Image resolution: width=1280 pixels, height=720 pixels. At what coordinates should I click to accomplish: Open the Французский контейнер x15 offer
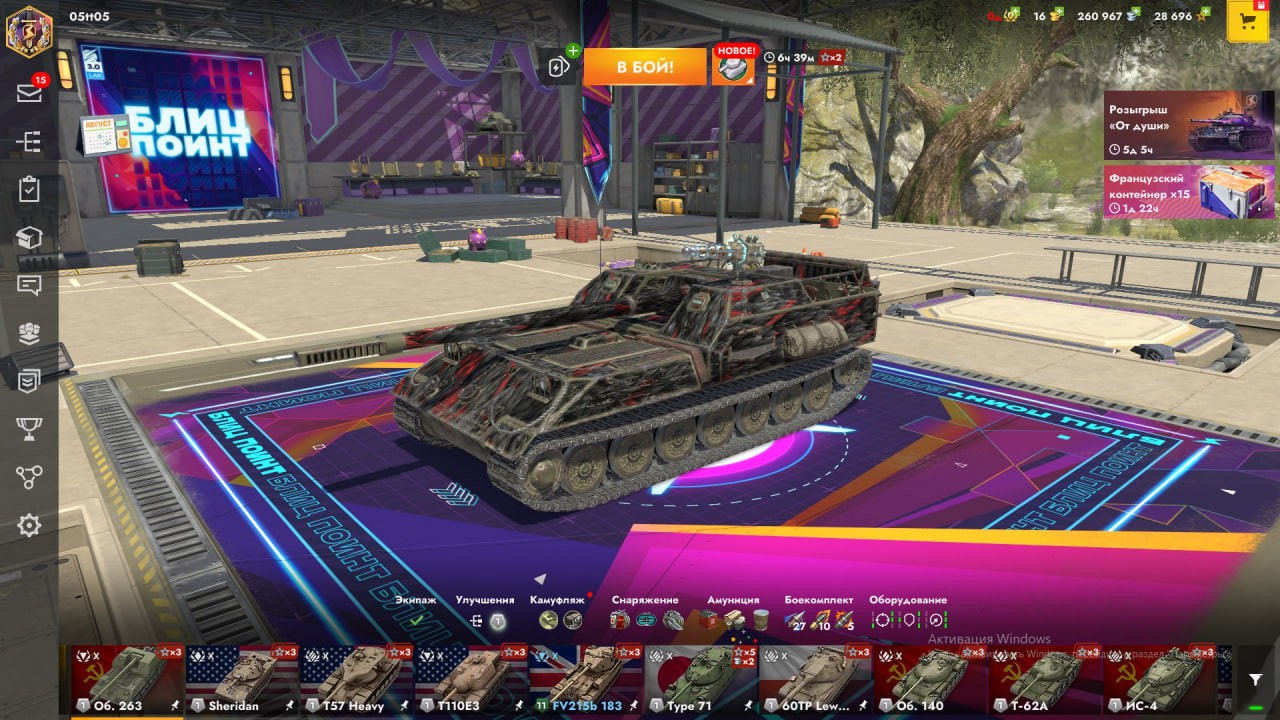(x=1189, y=191)
